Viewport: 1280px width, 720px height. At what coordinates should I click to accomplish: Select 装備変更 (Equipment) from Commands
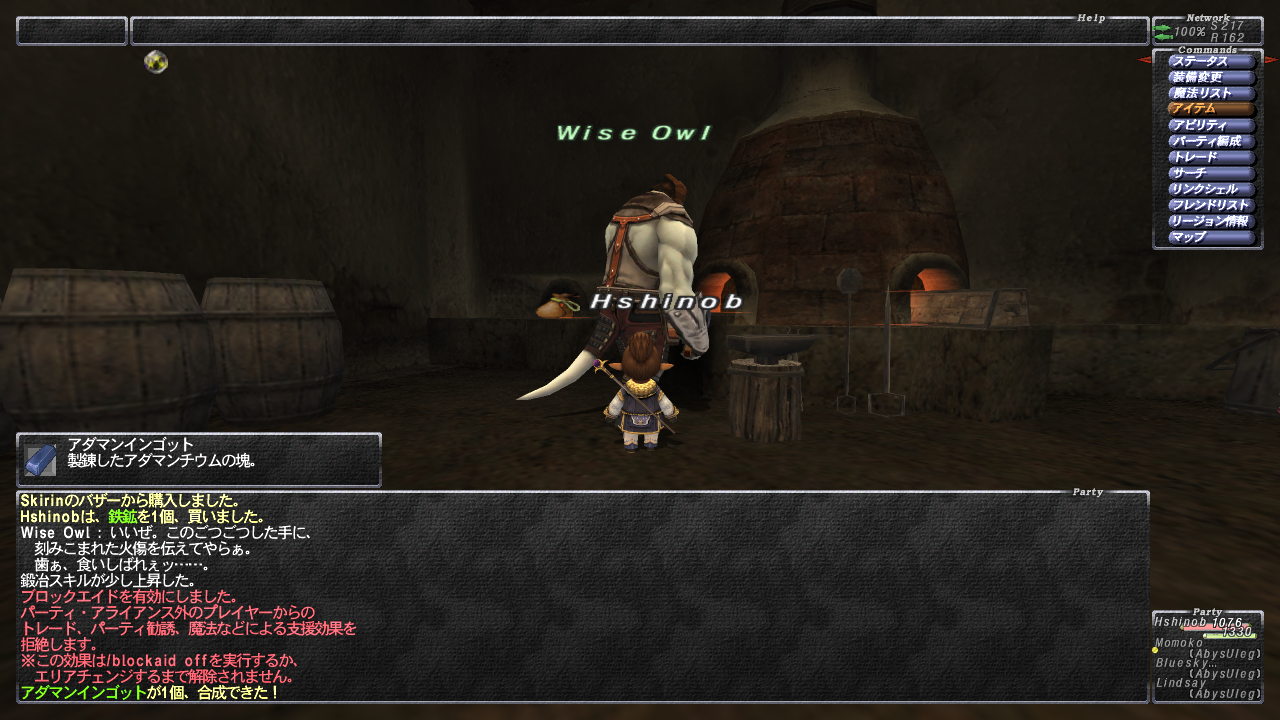click(x=1211, y=78)
